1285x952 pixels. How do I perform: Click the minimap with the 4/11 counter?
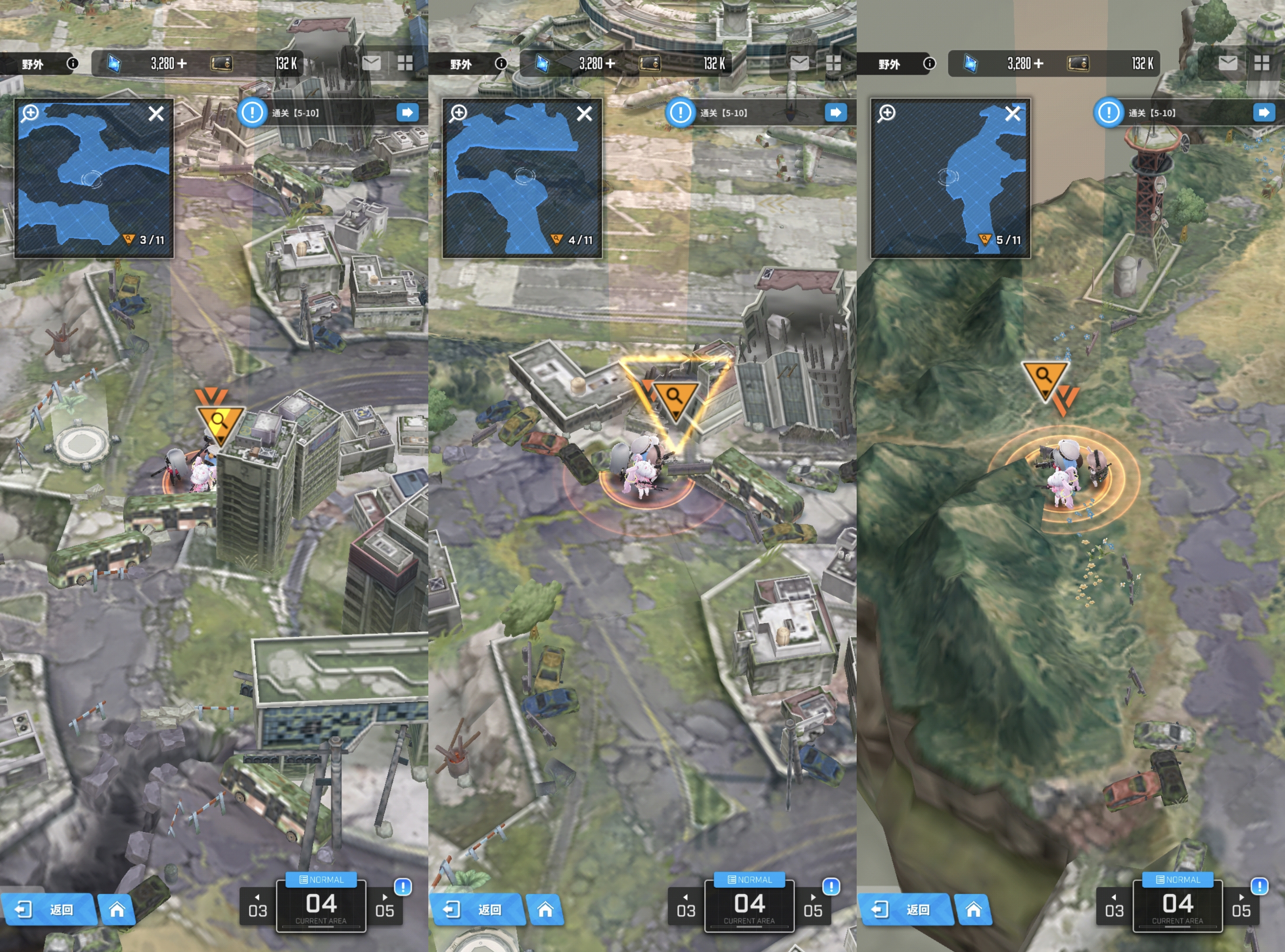point(521,178)
